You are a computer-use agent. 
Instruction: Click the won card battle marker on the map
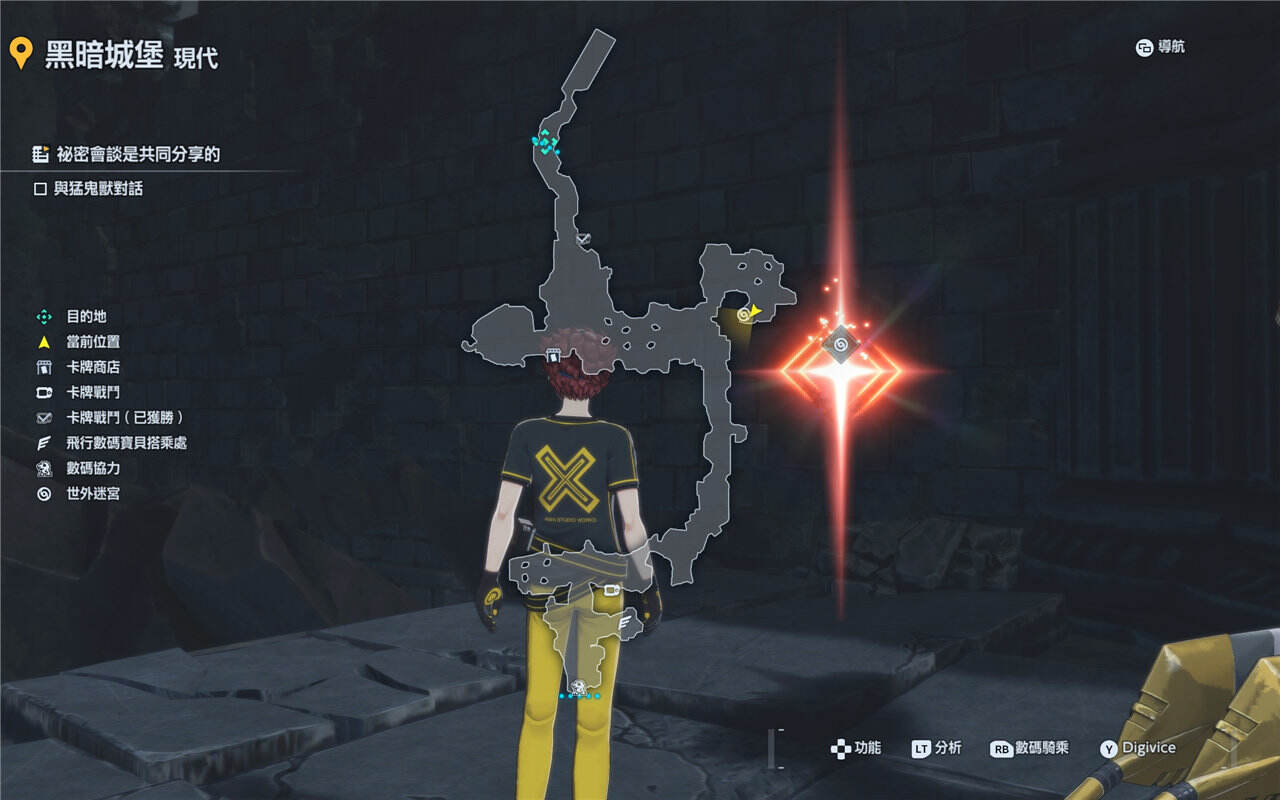[584, 239]
